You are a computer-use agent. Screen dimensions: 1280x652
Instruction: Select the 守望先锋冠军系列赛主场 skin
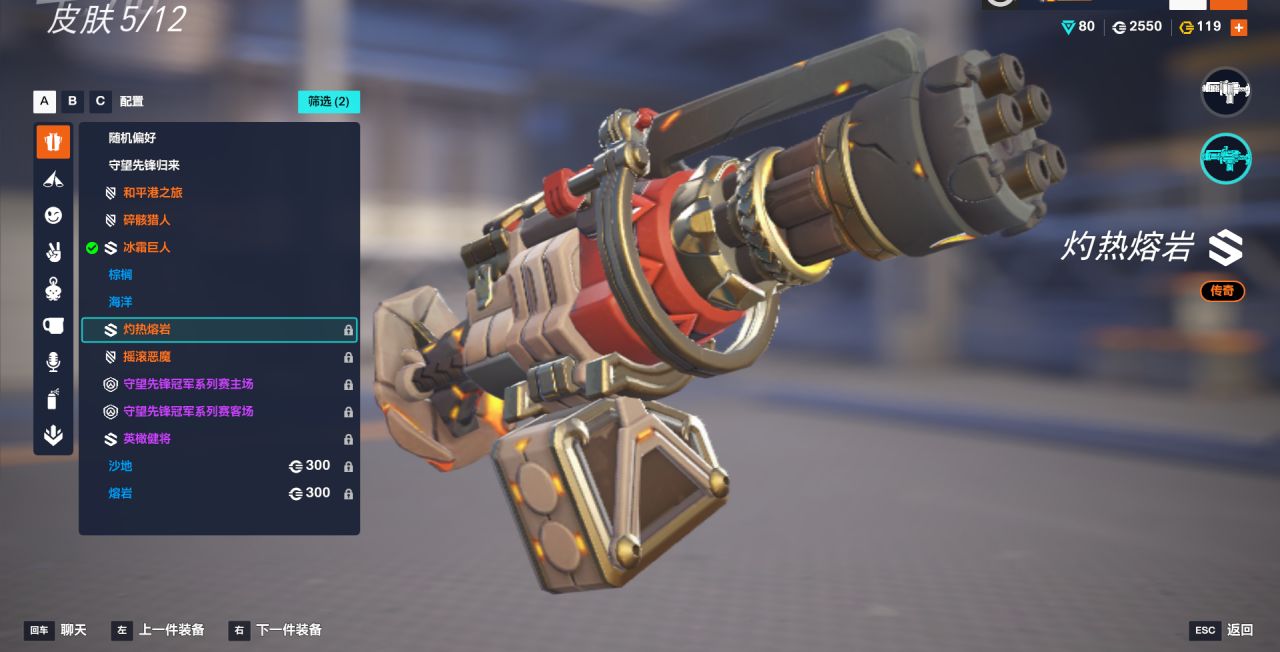pyautogui.click(x=188, y=384)
